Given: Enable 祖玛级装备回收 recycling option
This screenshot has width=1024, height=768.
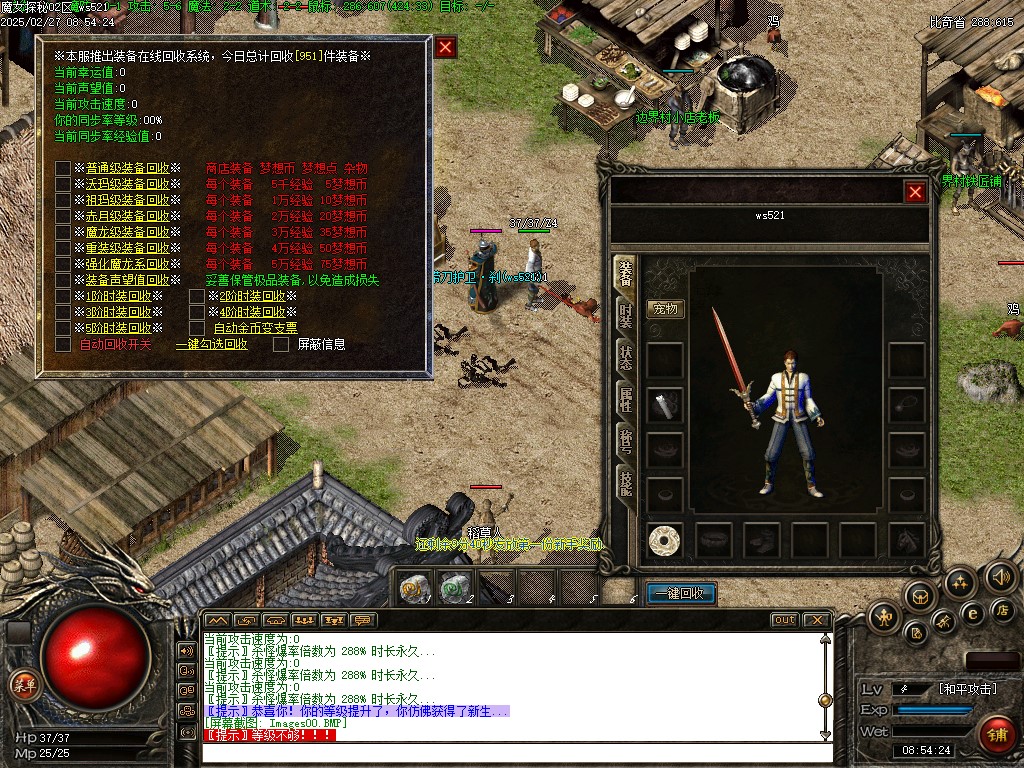Looking at the screenshot, I should 63,200.
